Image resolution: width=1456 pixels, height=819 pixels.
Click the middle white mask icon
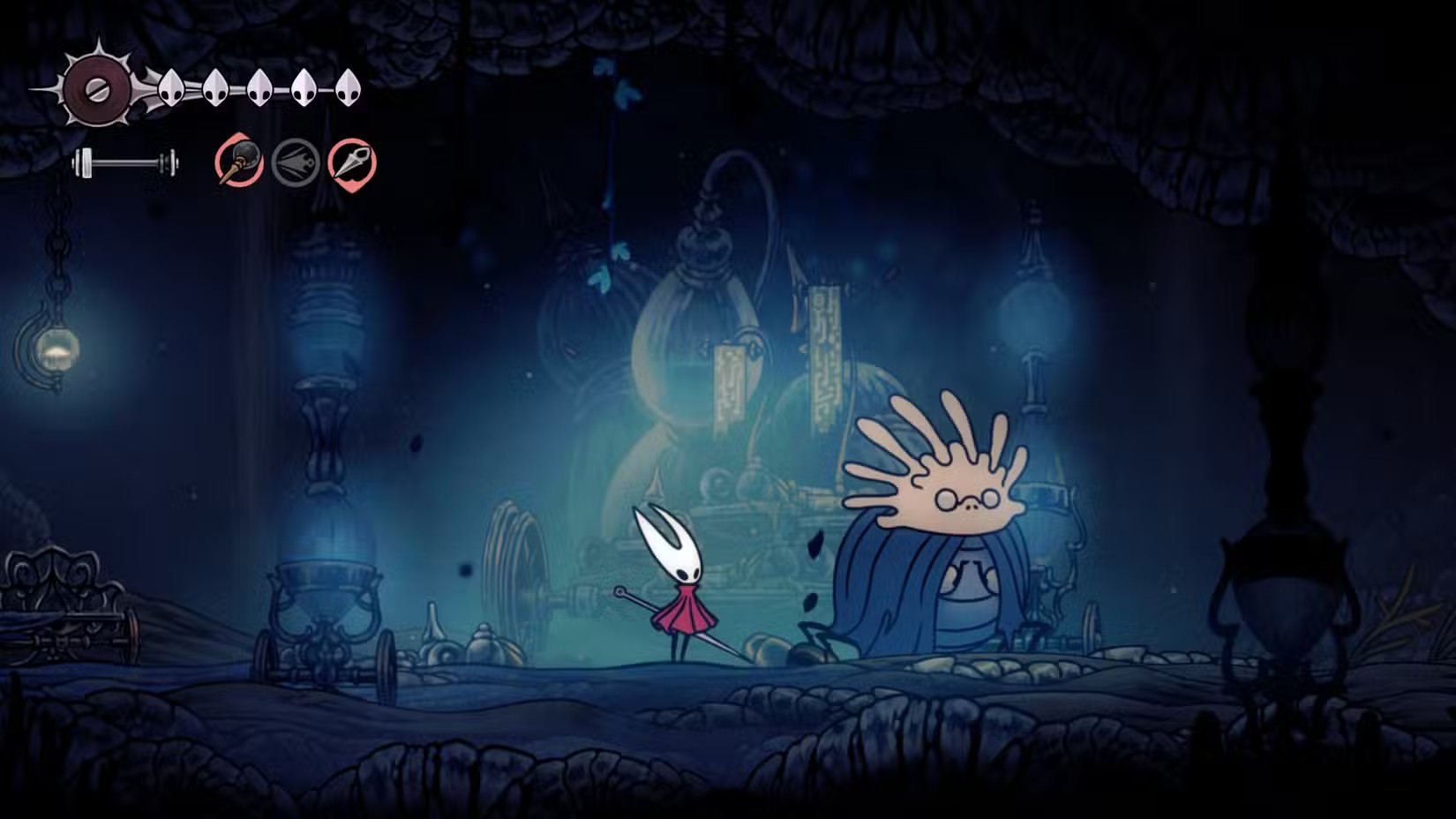coord(259,86)
